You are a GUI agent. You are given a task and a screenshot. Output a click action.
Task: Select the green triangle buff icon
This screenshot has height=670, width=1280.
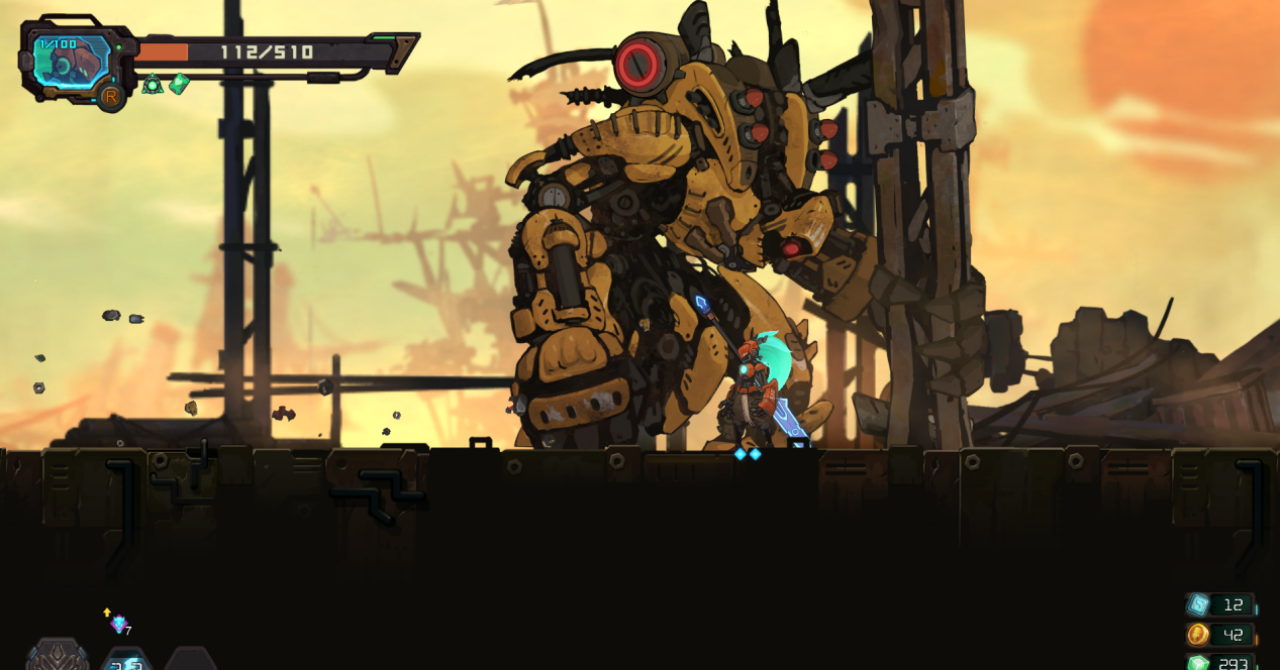click(152, 85)
